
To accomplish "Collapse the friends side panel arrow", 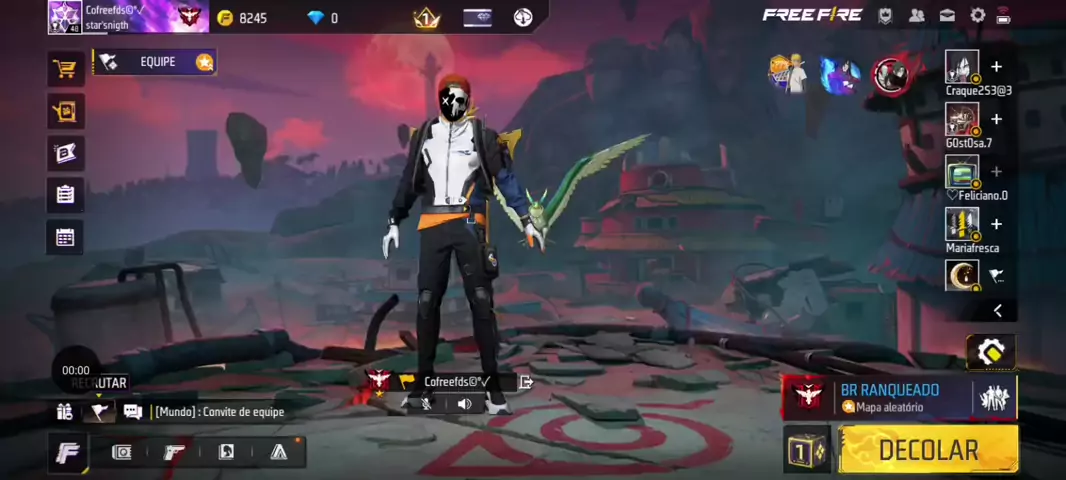I will point(997,311).
